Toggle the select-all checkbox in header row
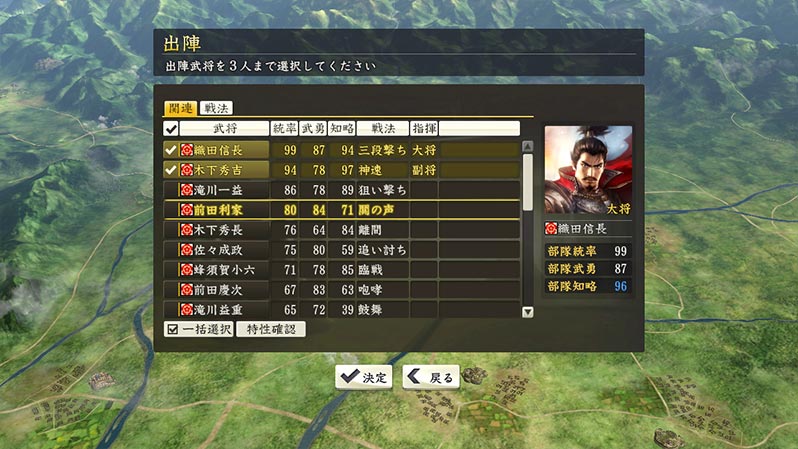Screen dimensions: 798x449 coord(171,128)
